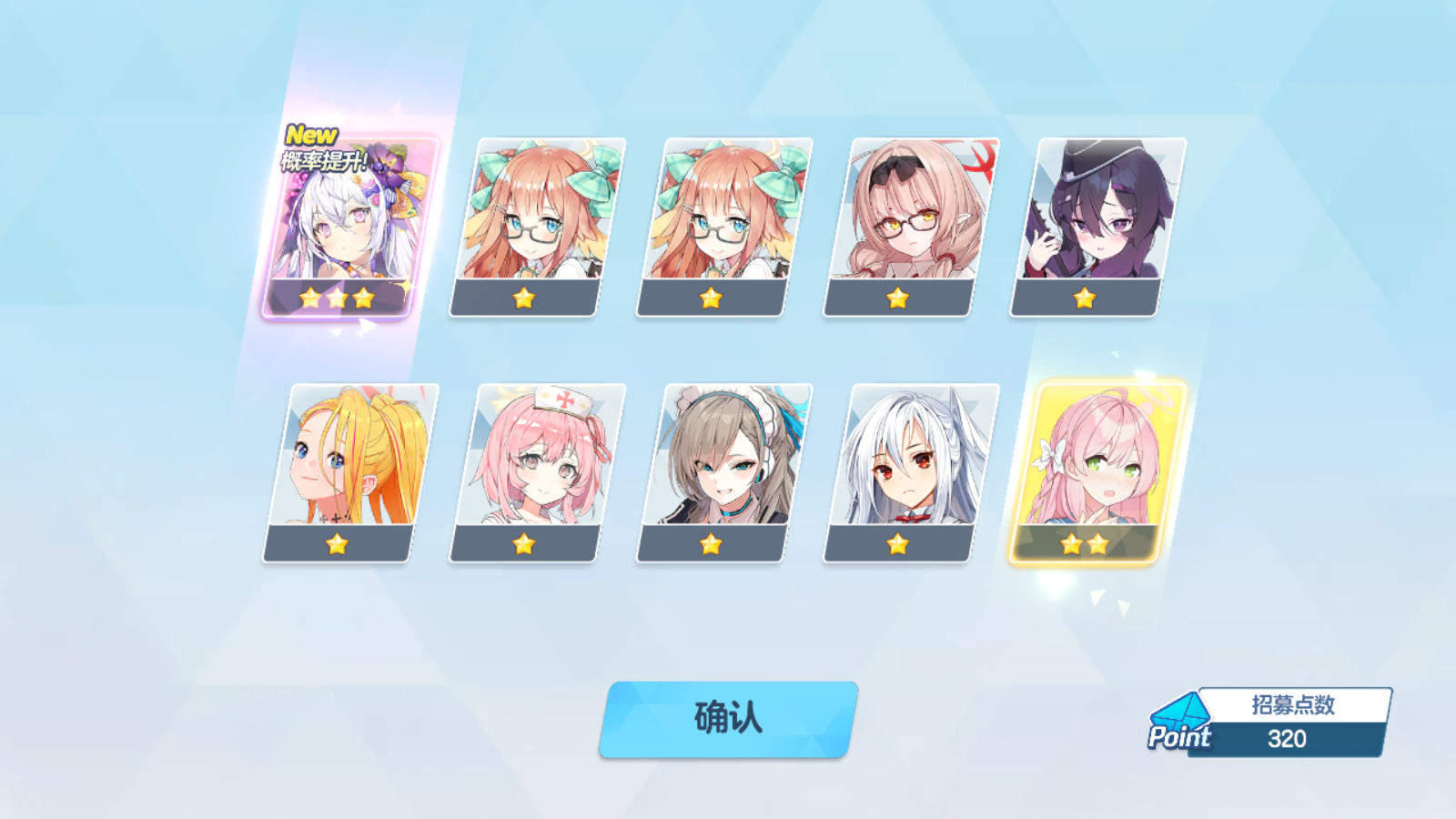
Task: Click the star under the white-haired red-eyed character
Action: [x=898, y=543]
